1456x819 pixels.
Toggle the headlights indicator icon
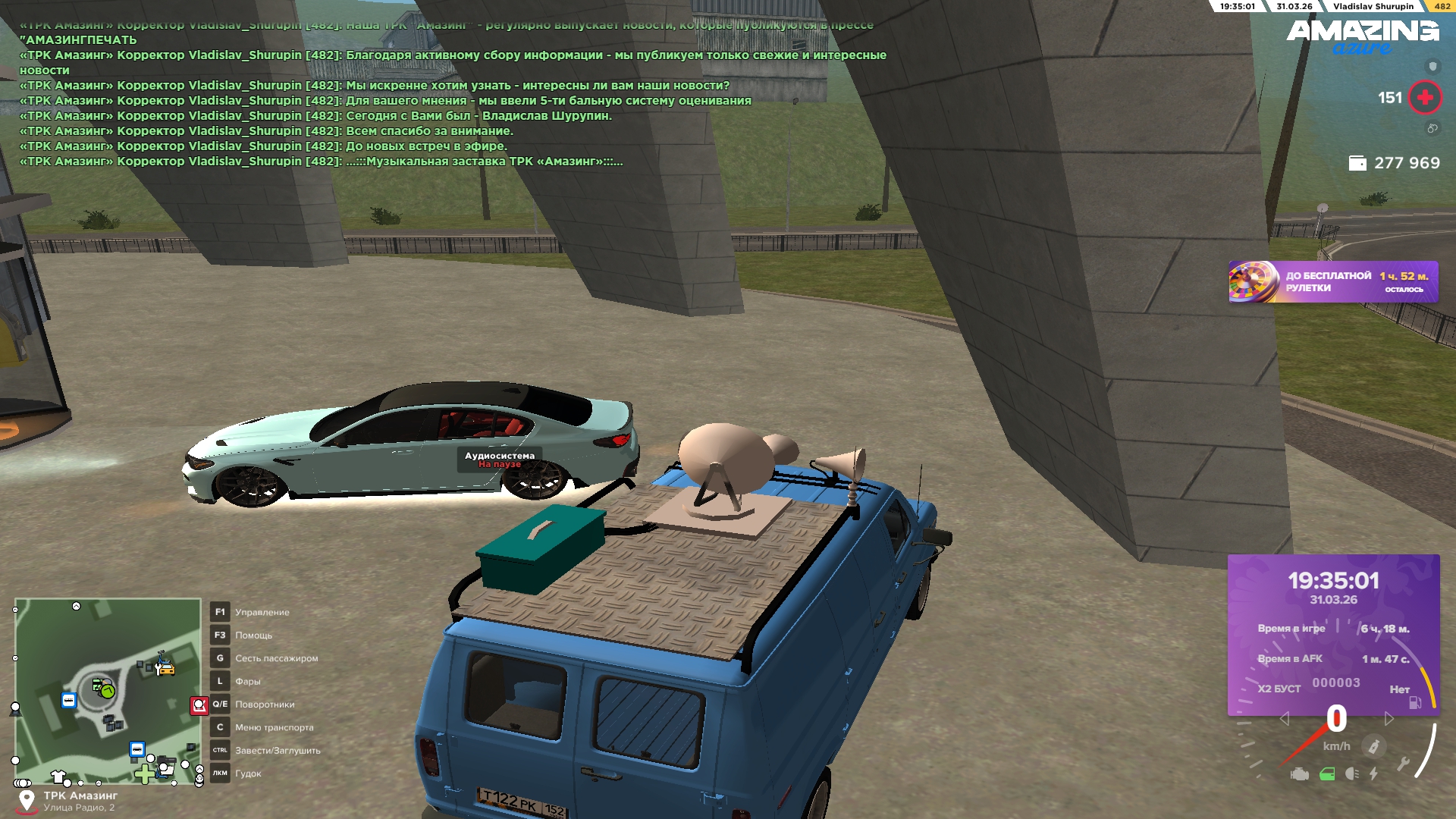[x=1351, y=774]
